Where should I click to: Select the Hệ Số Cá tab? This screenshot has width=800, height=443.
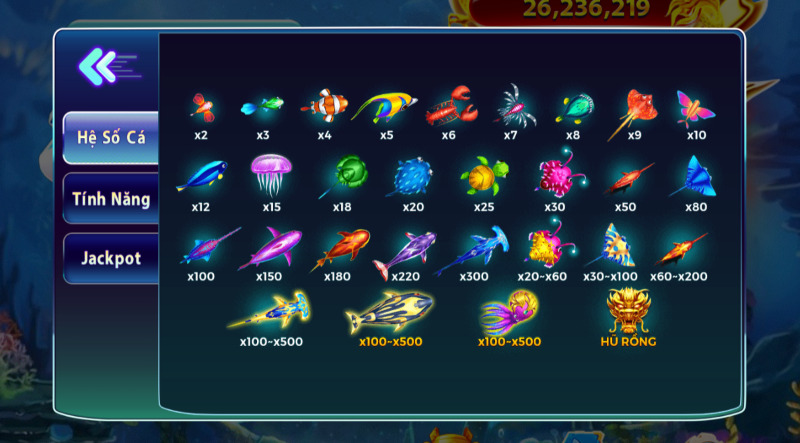tap(111, 138)
